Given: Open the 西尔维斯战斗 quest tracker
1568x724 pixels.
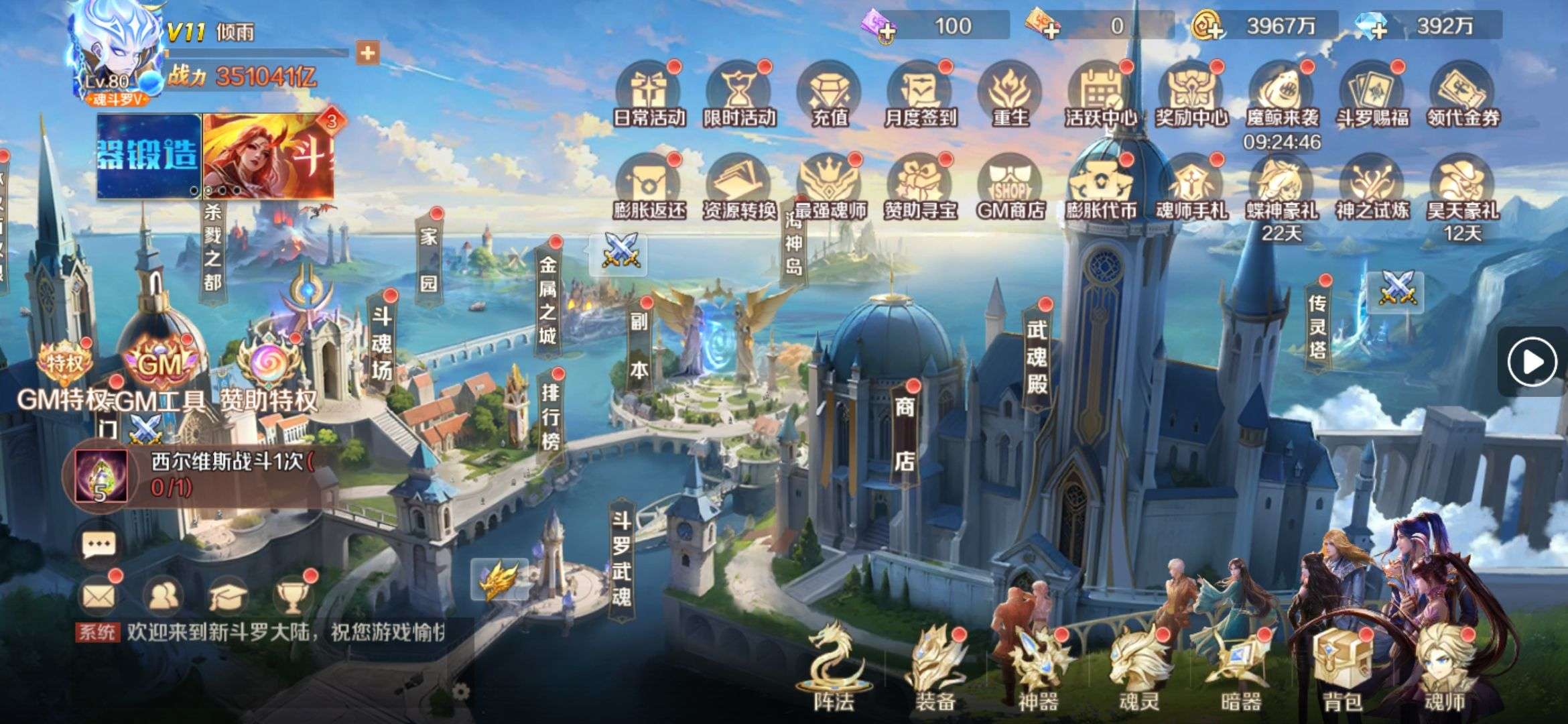Looking at the screenshot, I should click(201, 475).
